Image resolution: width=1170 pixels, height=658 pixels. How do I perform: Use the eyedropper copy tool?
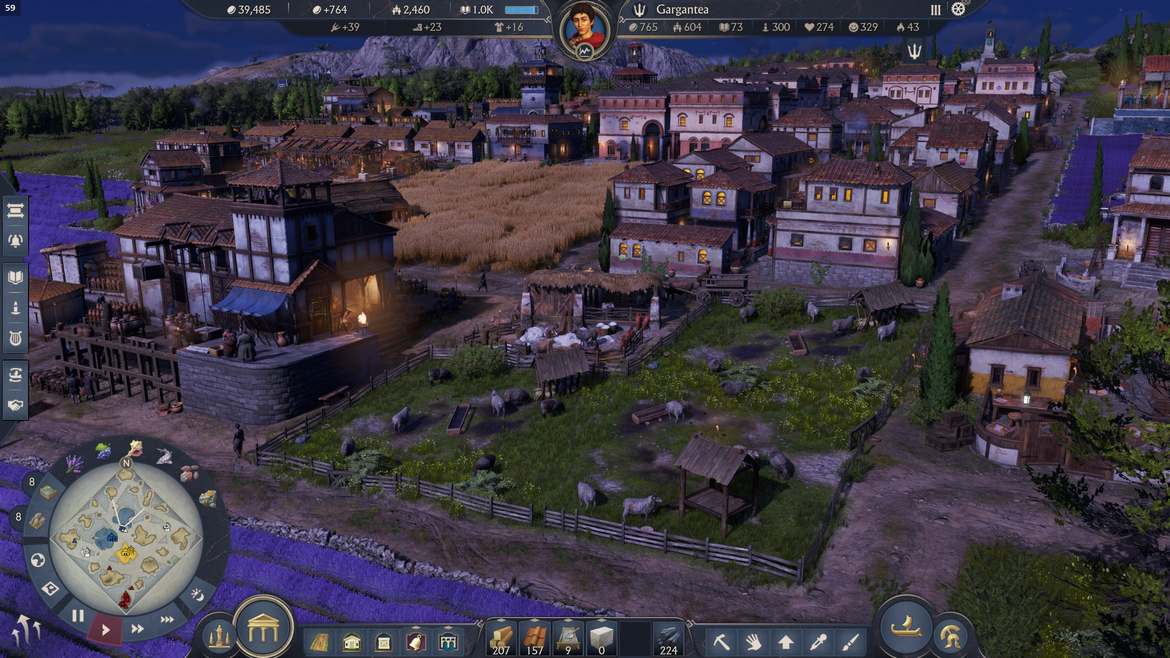coord(818,641)
